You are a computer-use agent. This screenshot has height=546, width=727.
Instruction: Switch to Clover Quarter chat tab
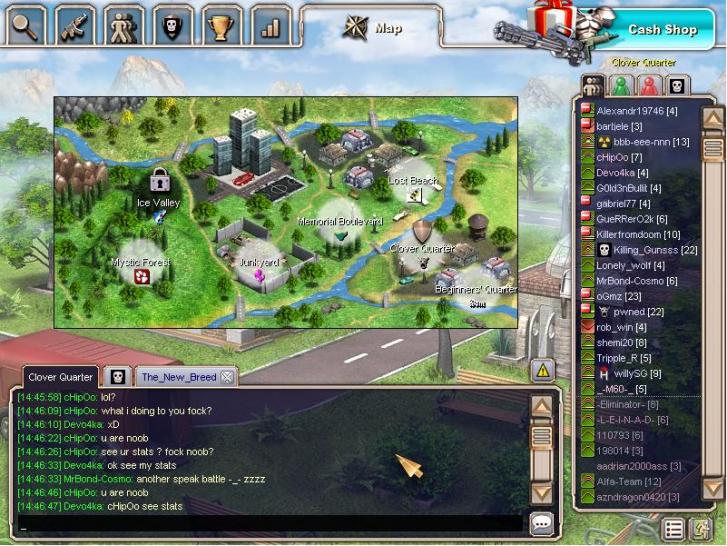60,377
